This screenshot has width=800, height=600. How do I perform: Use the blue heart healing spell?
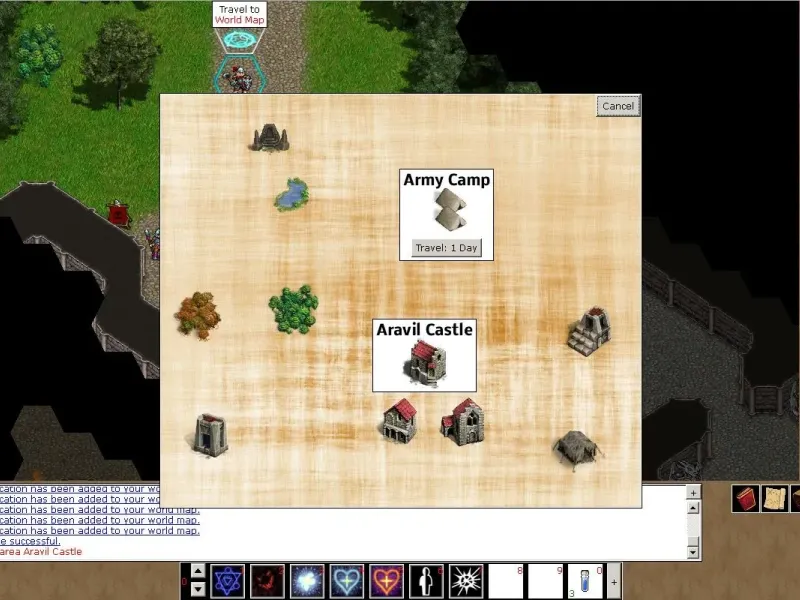click(x=347, y=581)
